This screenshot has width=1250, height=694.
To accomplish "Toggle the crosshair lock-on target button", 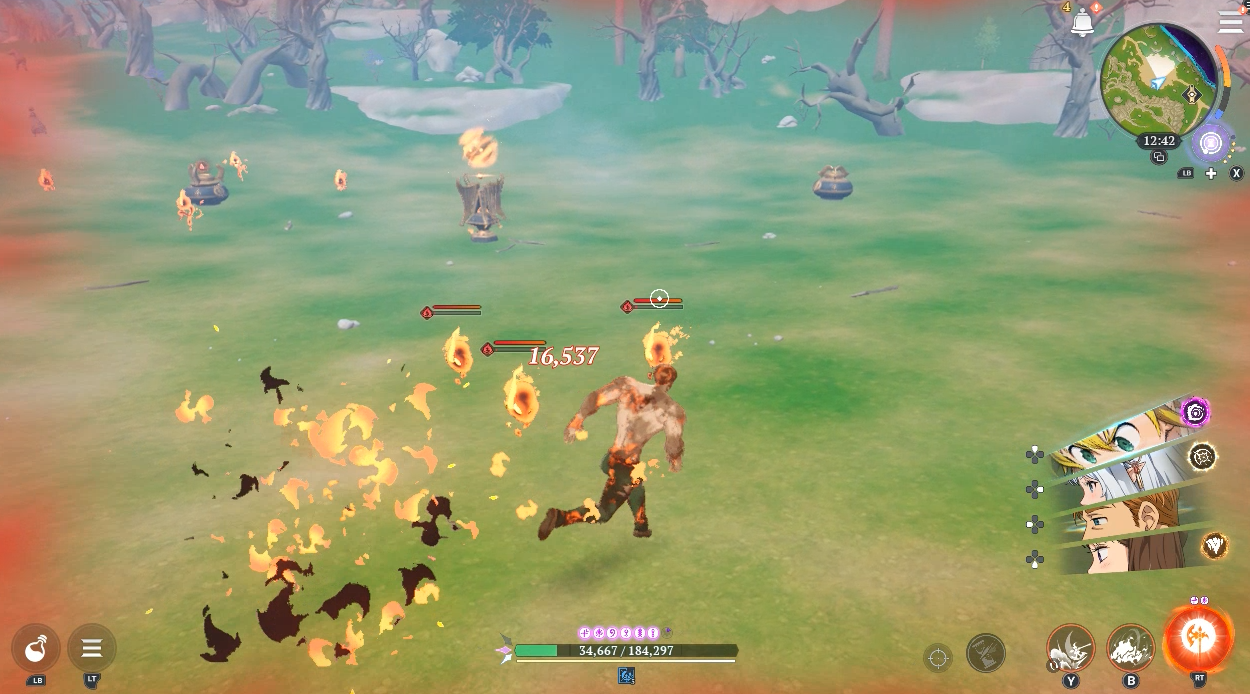I will tap(938, 657).
